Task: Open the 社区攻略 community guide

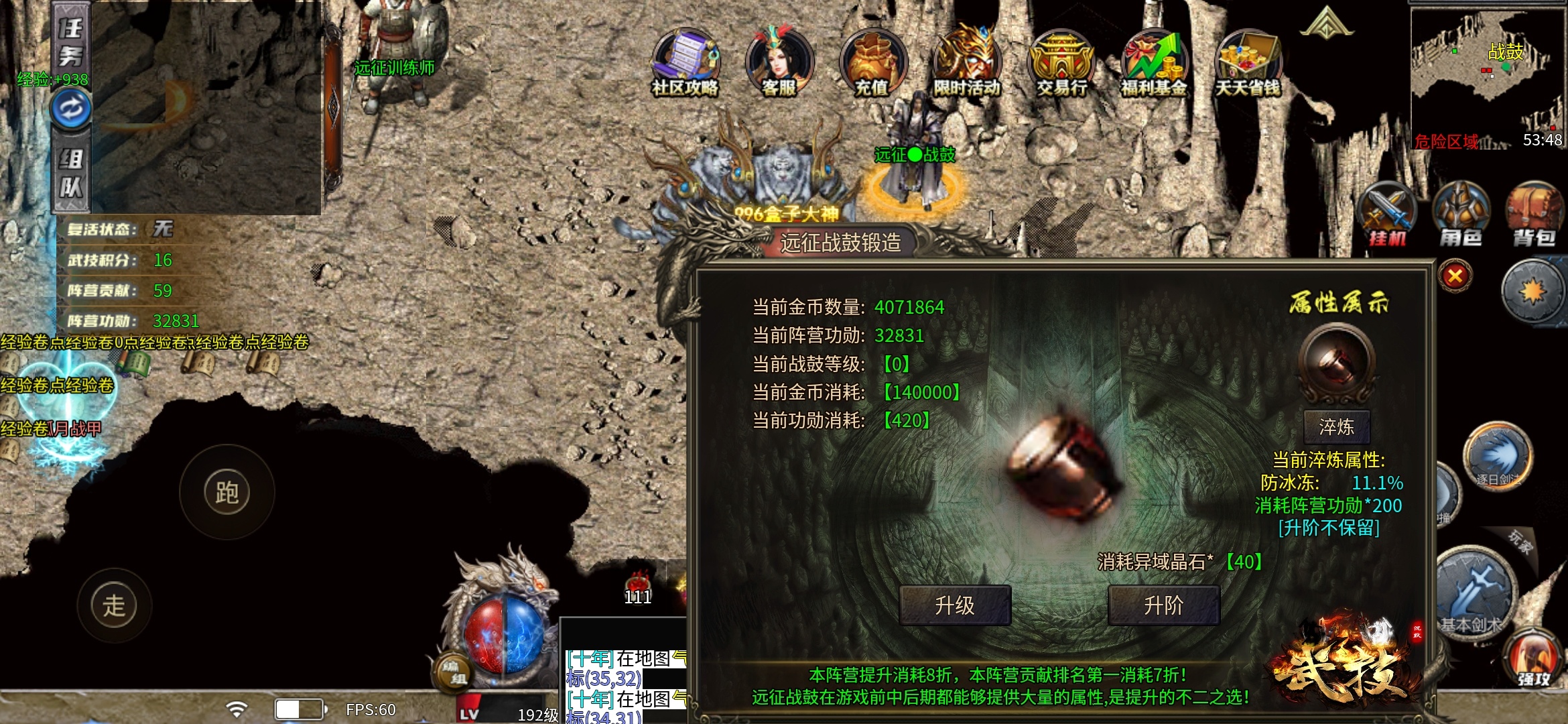Action: [685, 64]
